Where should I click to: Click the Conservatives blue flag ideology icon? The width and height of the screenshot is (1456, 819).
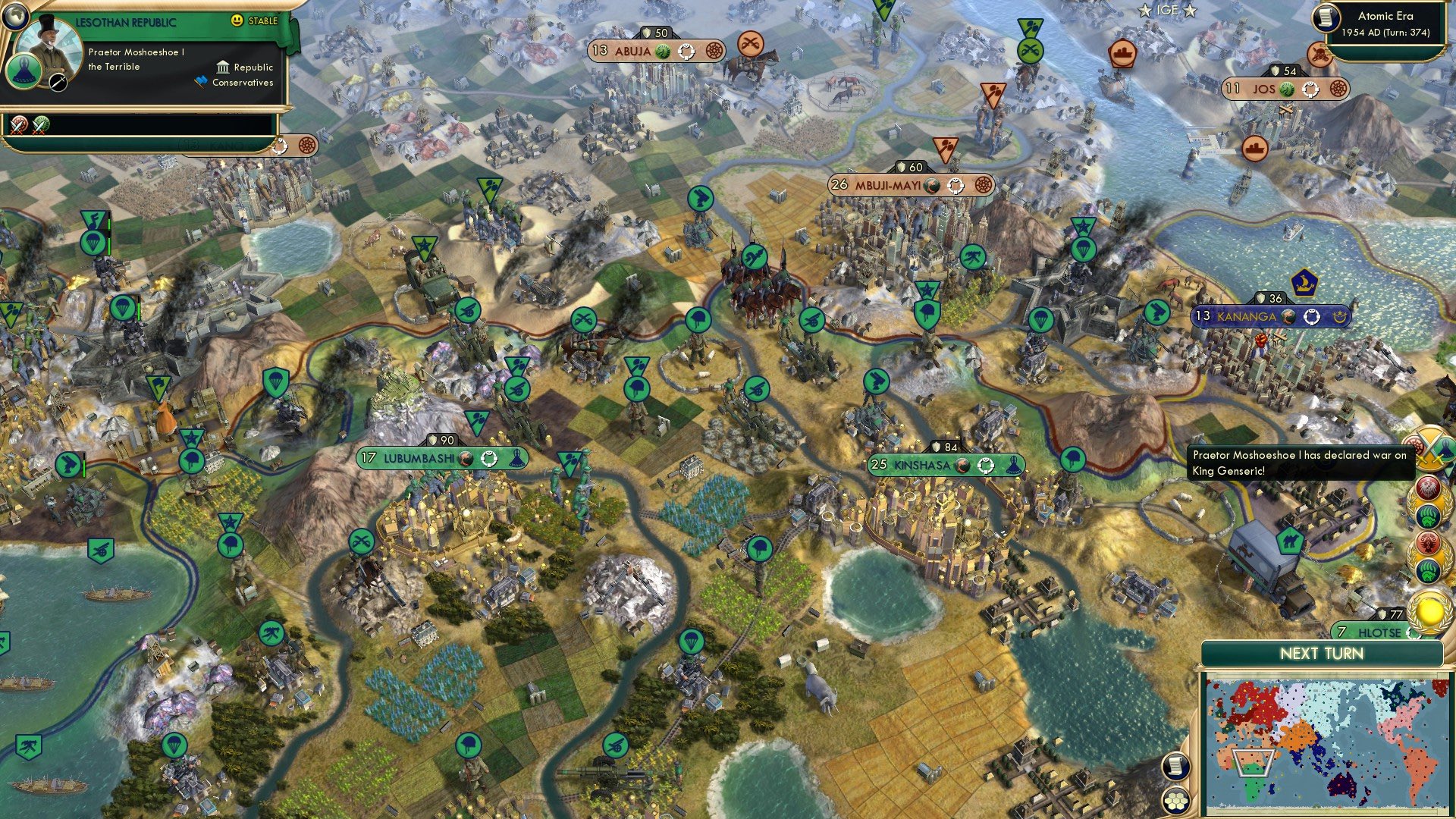pos(201,81)
